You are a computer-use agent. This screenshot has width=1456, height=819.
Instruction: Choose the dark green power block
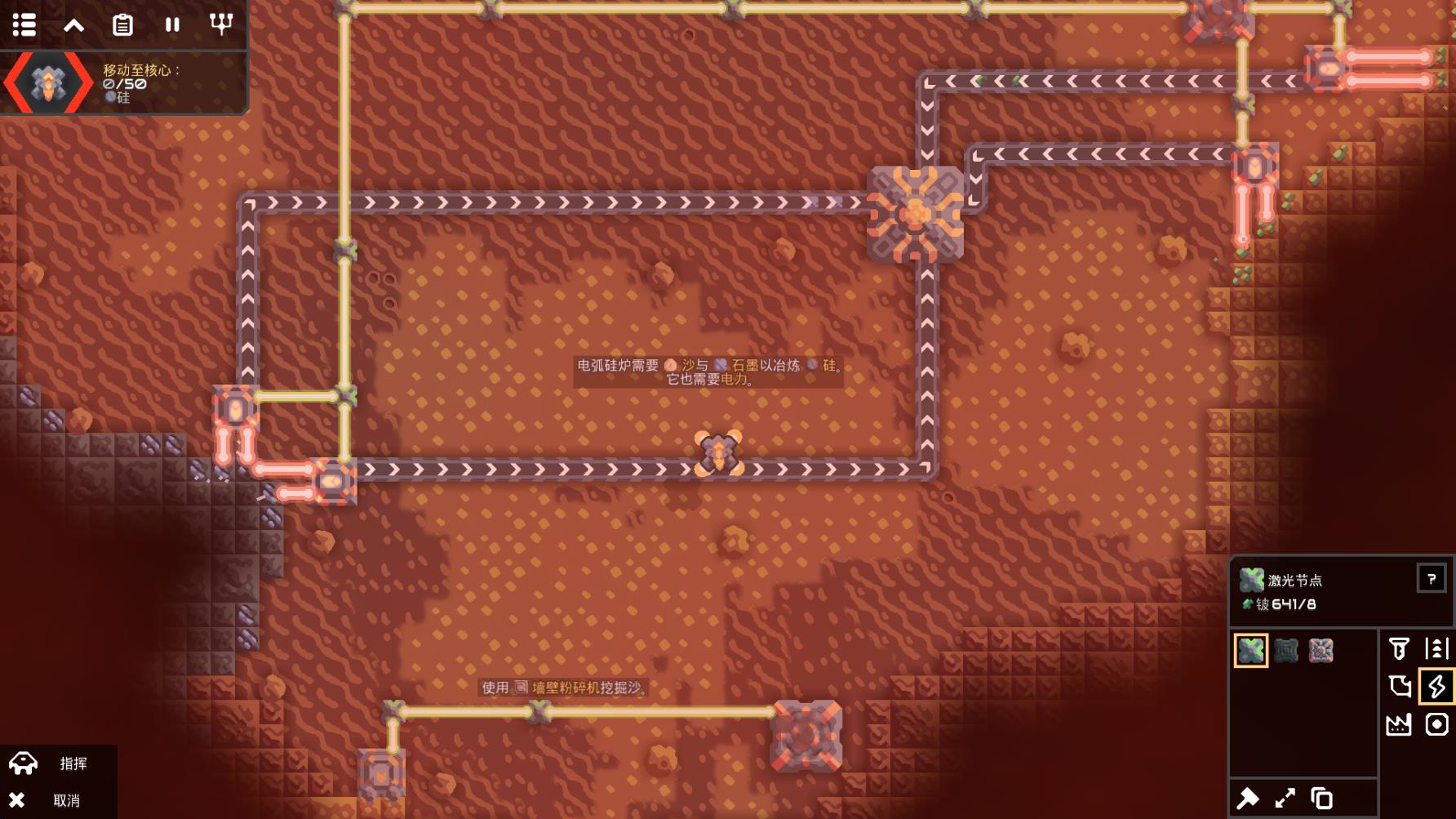pyautogui.click(x=1286, y=651)
